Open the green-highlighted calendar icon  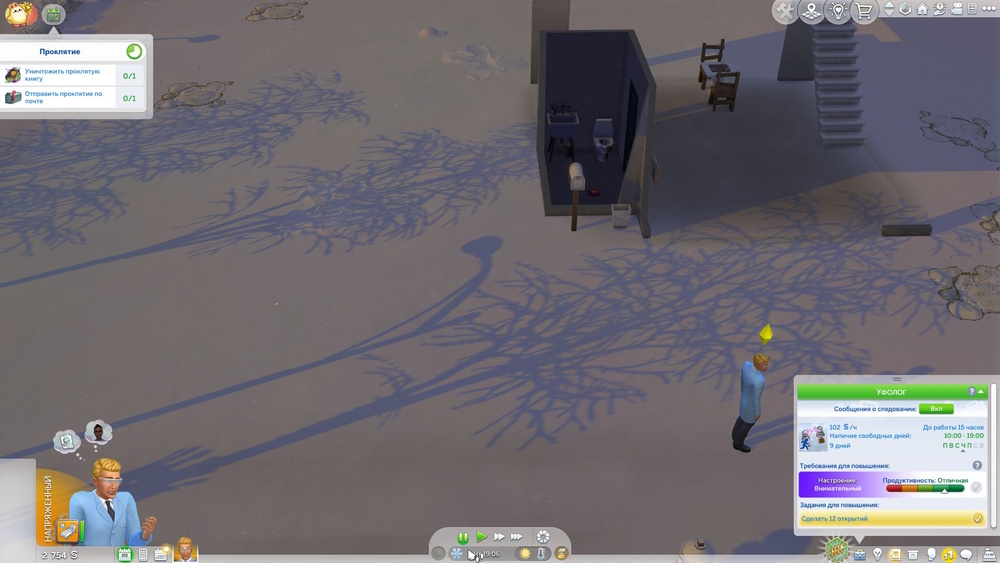125,555
